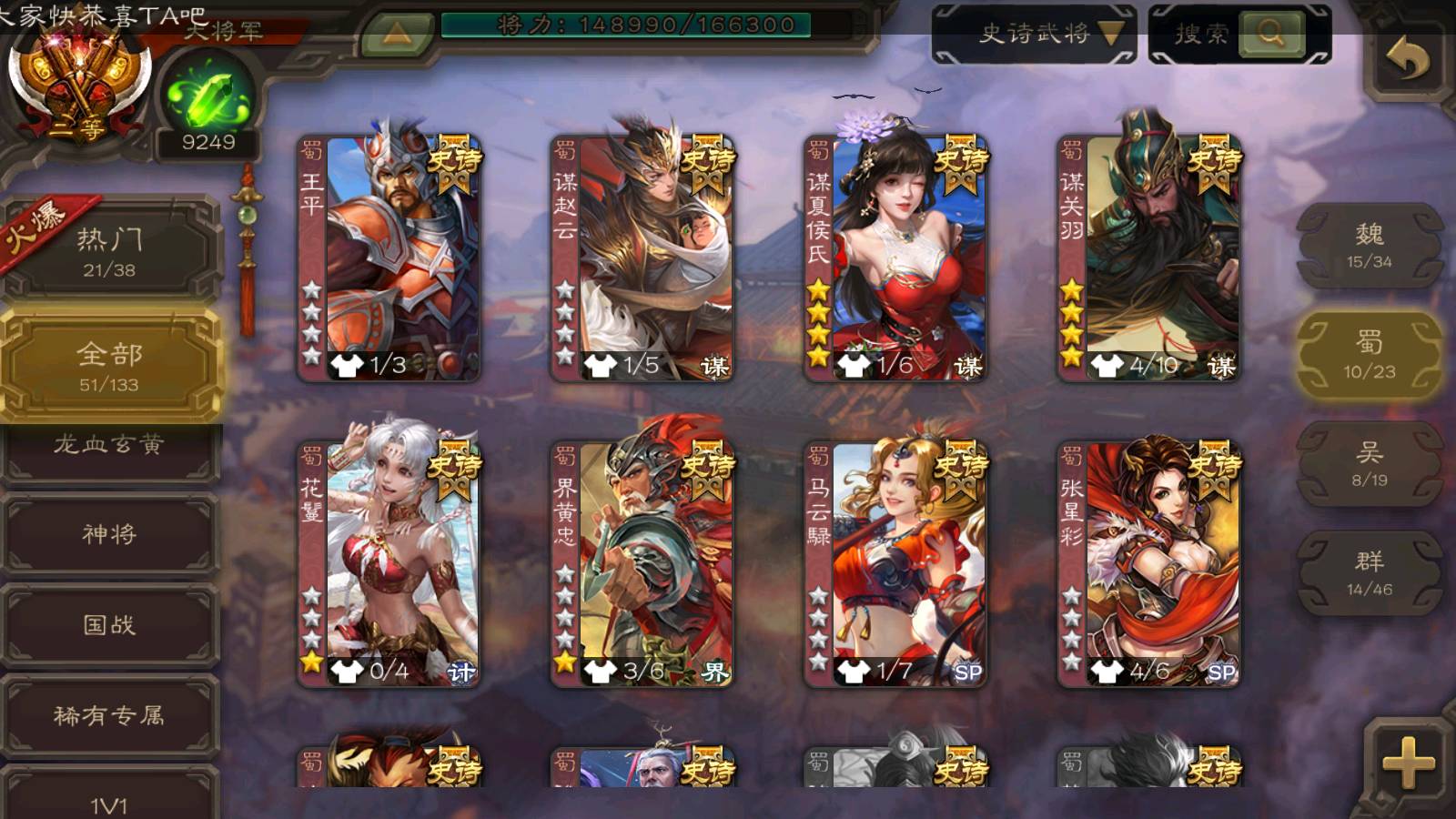Show the 神将 category
Viewport: 1456px width, 819px height.
point(109,534)
